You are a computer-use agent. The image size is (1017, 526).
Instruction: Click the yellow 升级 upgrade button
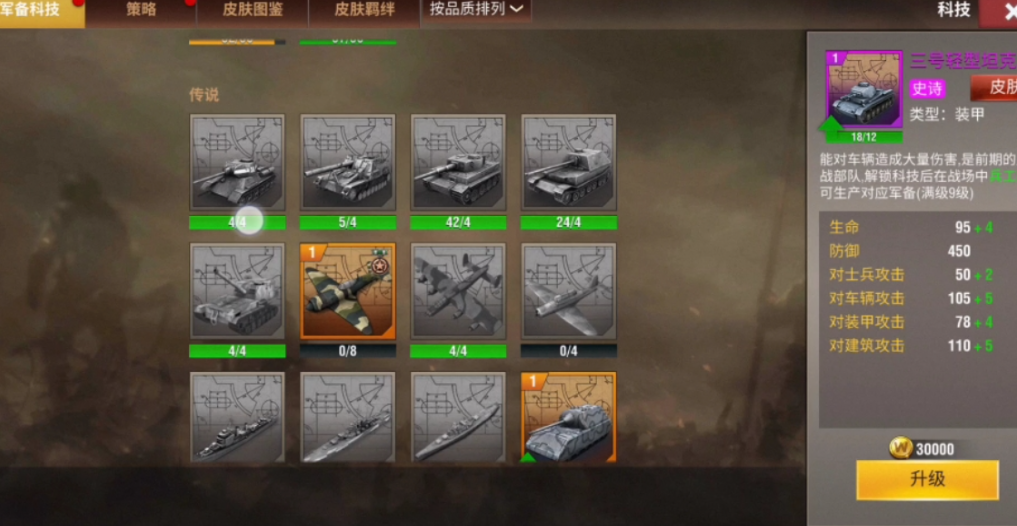926,479
